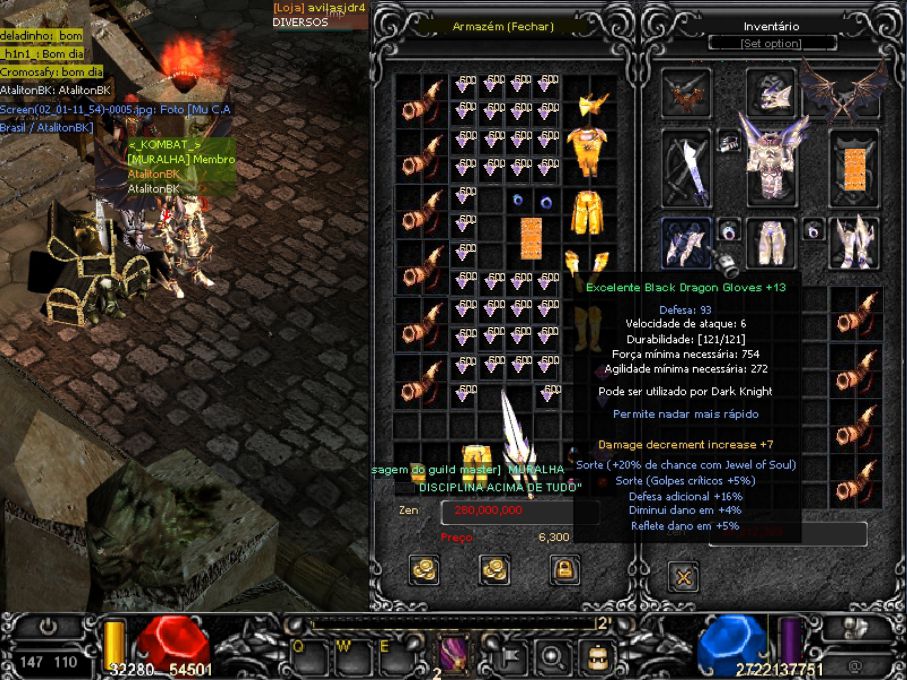Select the equipped helmet slot

coord(771,94)
